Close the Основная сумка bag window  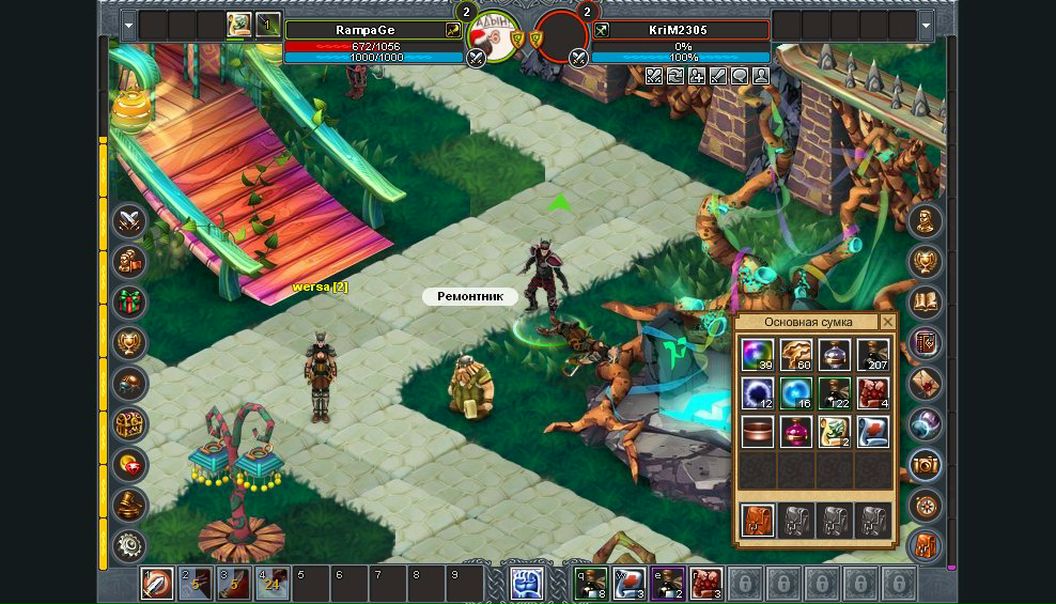[x=887, y=322]
